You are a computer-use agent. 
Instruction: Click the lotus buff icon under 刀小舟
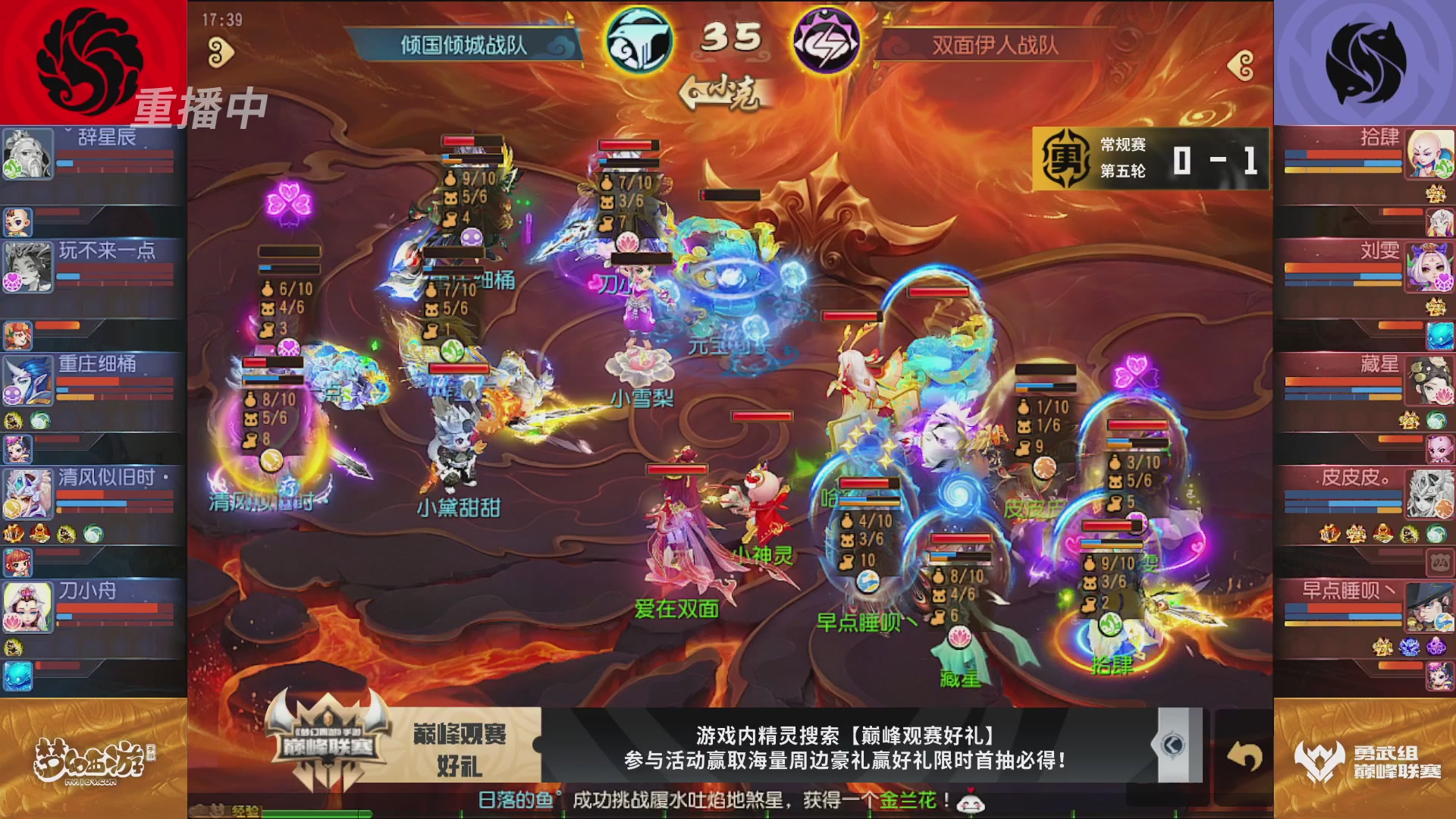[x=11, y=621]
